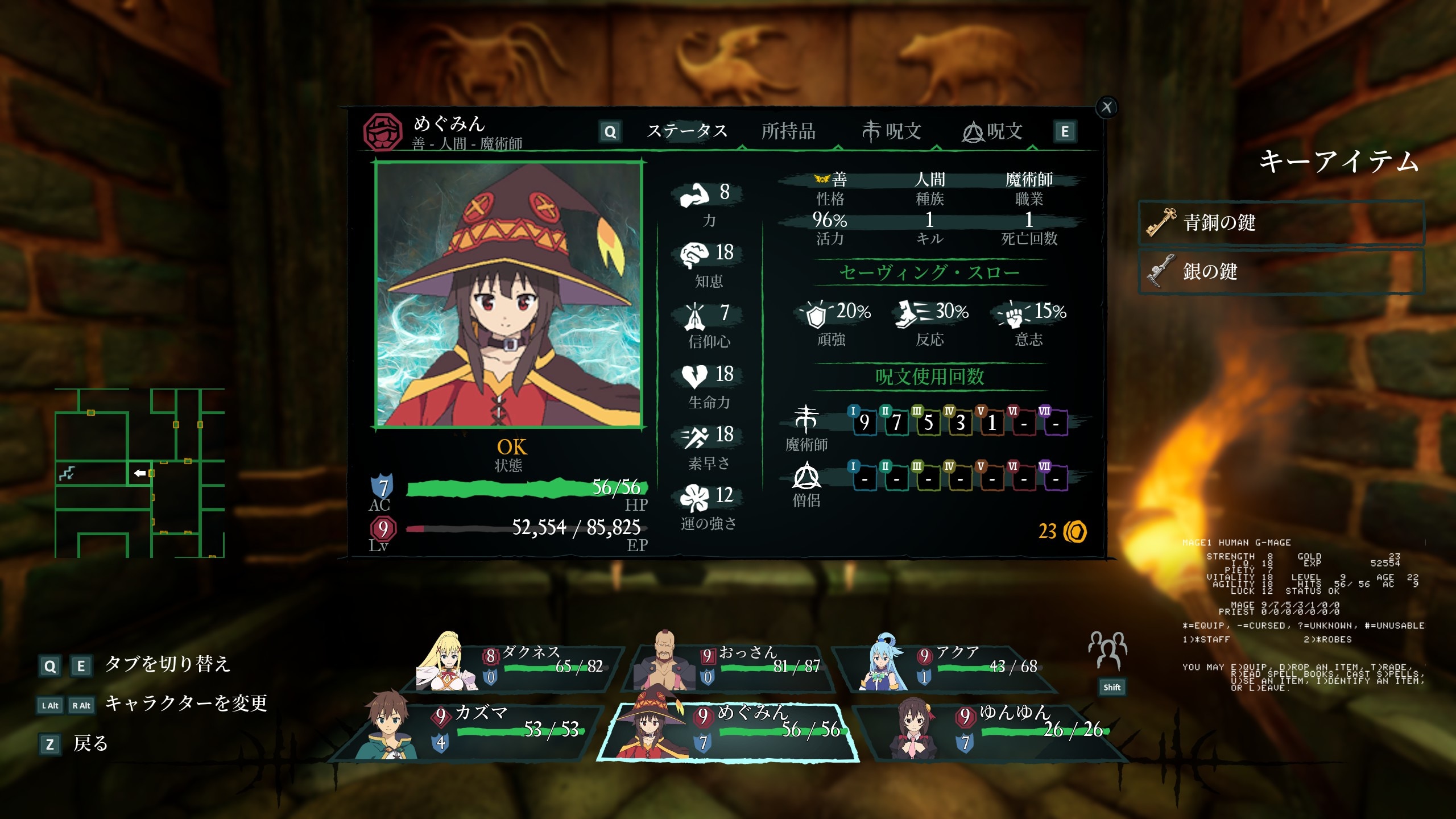The width and height of the screenshot is (1456, 819).
Task: Choose party member おっさん
Action: point(731,667)
